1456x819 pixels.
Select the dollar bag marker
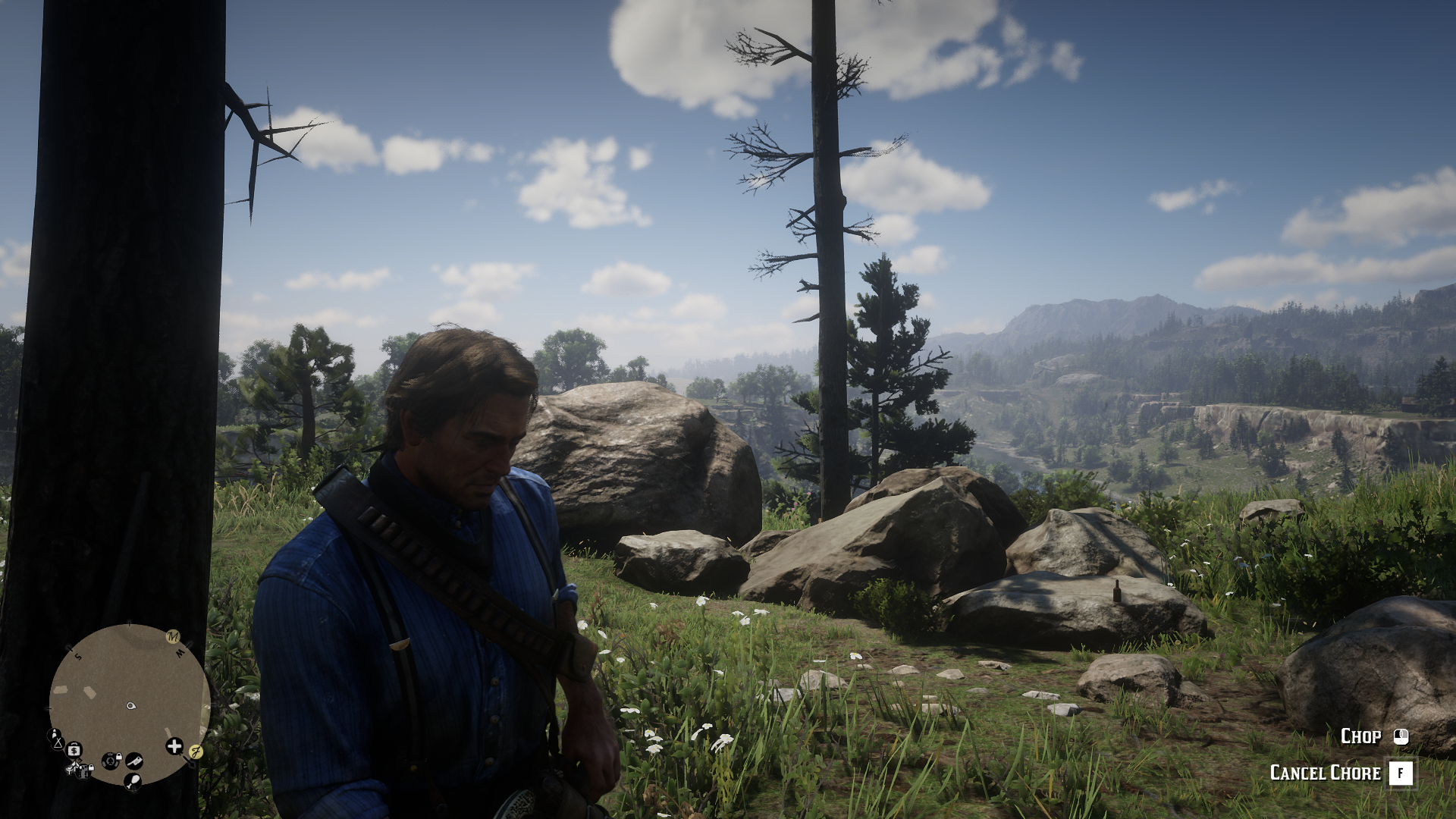point(74,750)
